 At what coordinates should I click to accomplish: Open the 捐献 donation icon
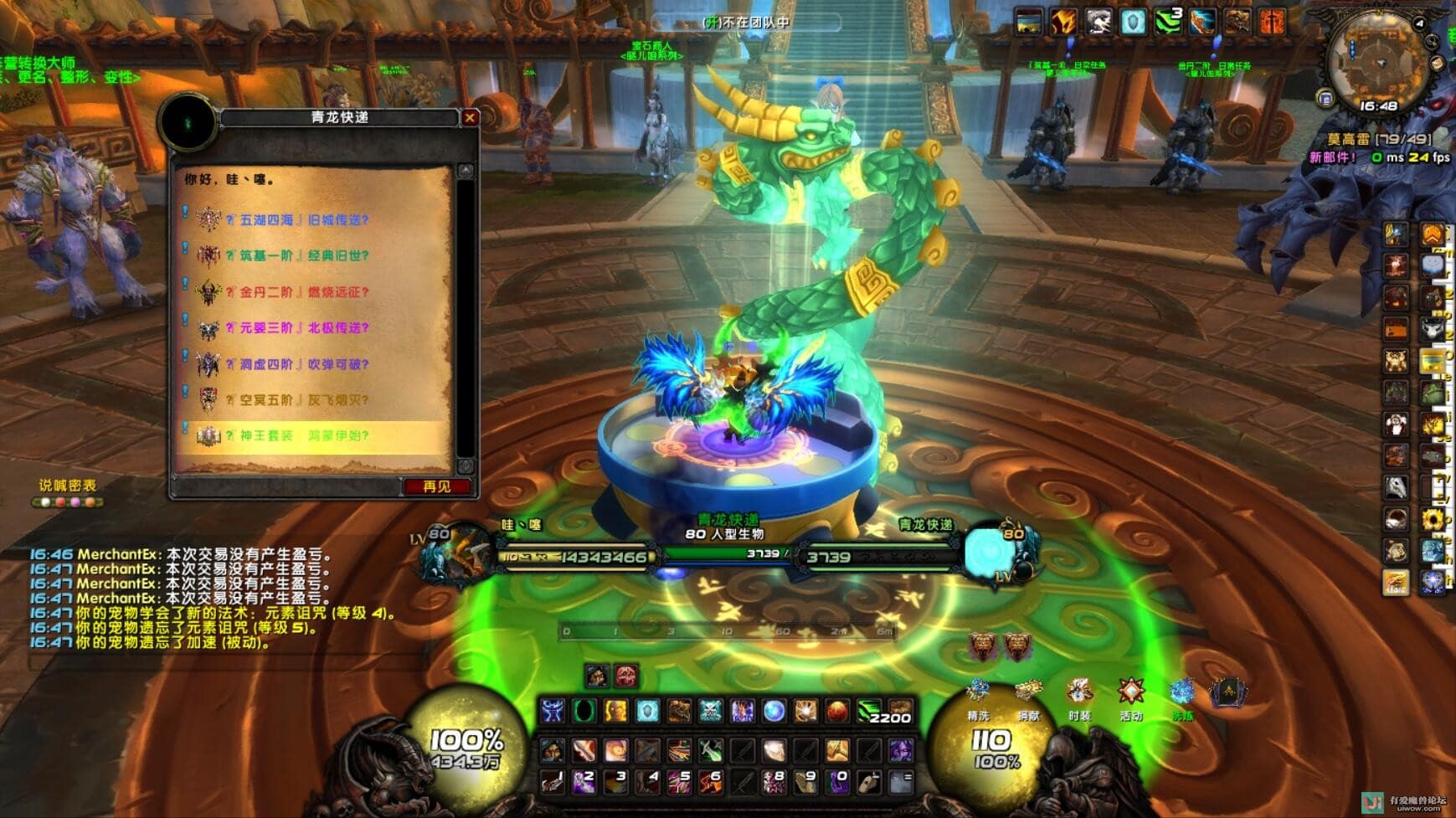pos(1028,693)
